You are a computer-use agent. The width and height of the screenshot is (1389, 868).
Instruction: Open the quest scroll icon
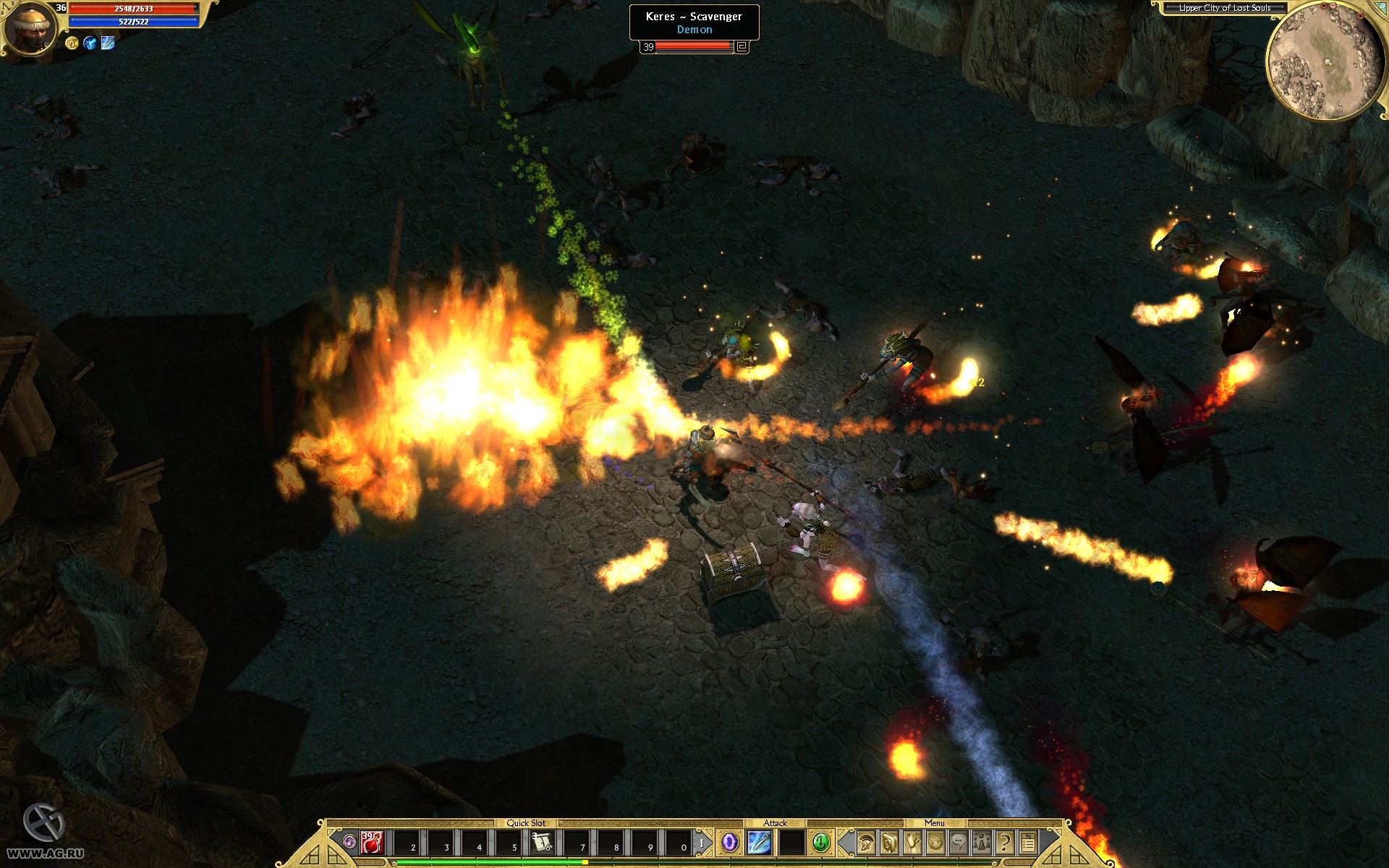click(912, 843)
